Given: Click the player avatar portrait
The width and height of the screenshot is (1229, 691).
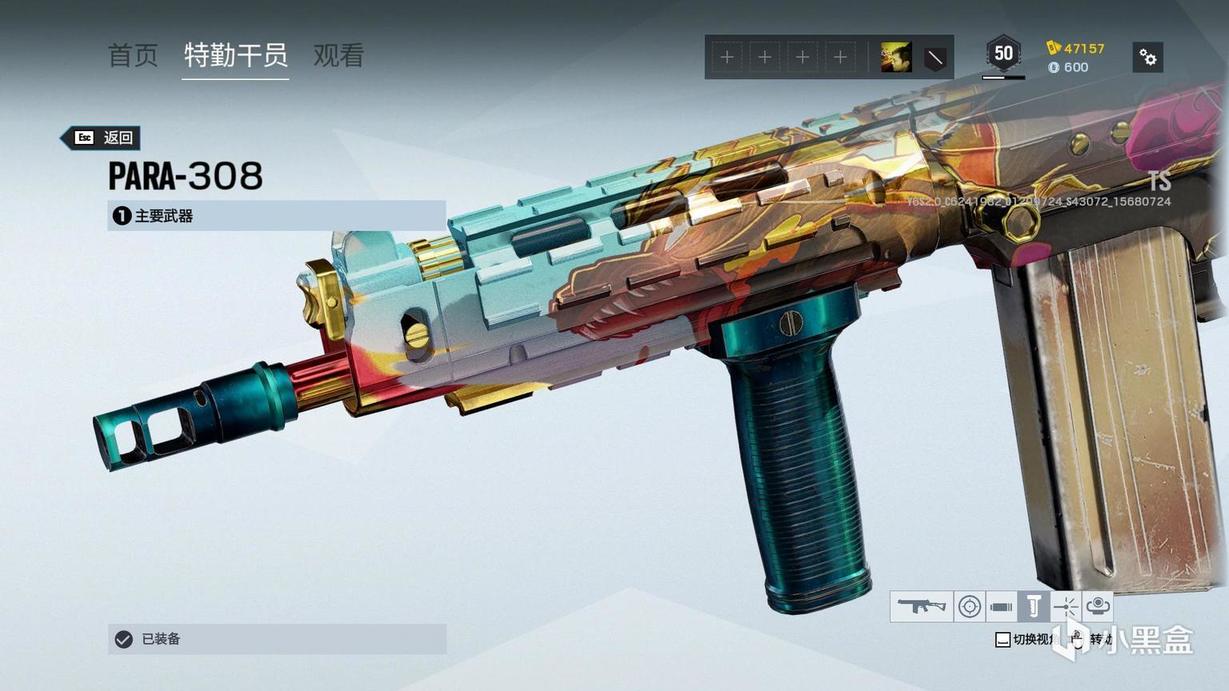Looking at the screenshot, I should click(x=895, y=58).
